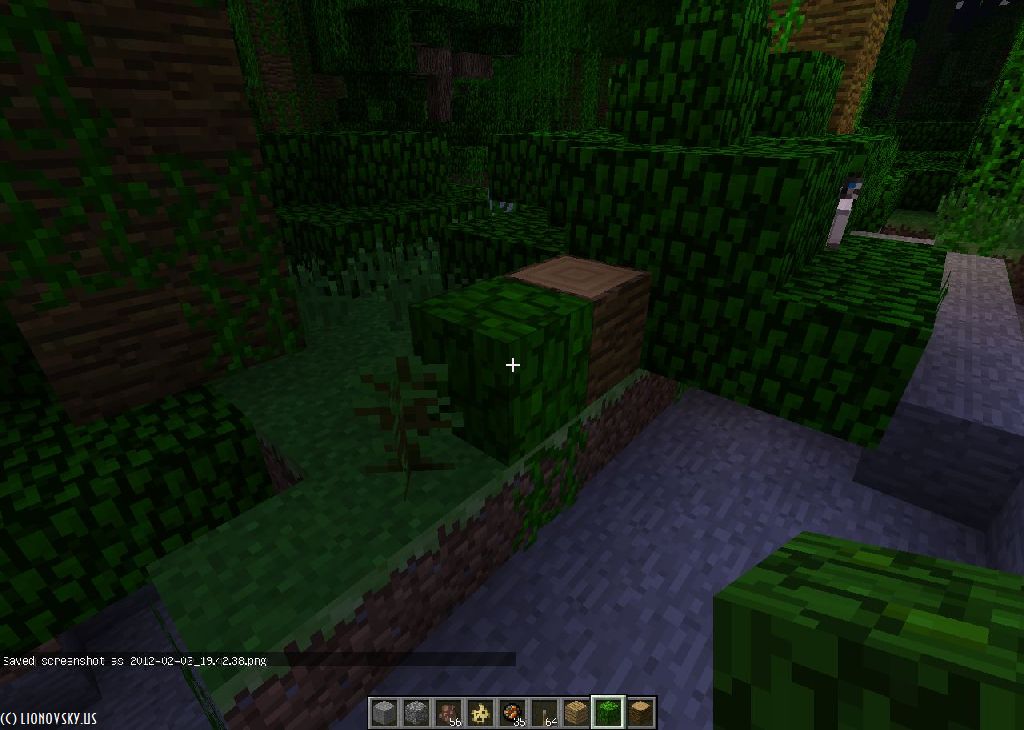The image size is (1024, 730).
Task: Select the wood log hotbar slot
Action: tap(640, 713)
